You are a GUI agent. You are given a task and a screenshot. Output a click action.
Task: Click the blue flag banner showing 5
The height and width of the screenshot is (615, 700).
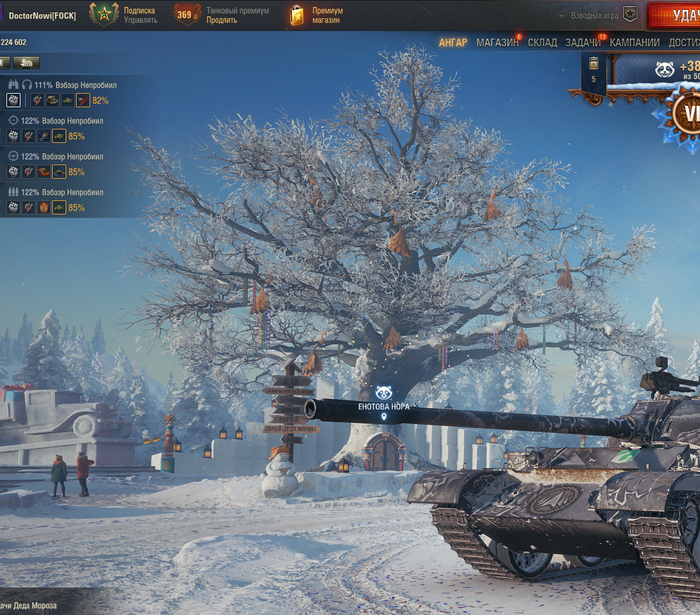593,75
